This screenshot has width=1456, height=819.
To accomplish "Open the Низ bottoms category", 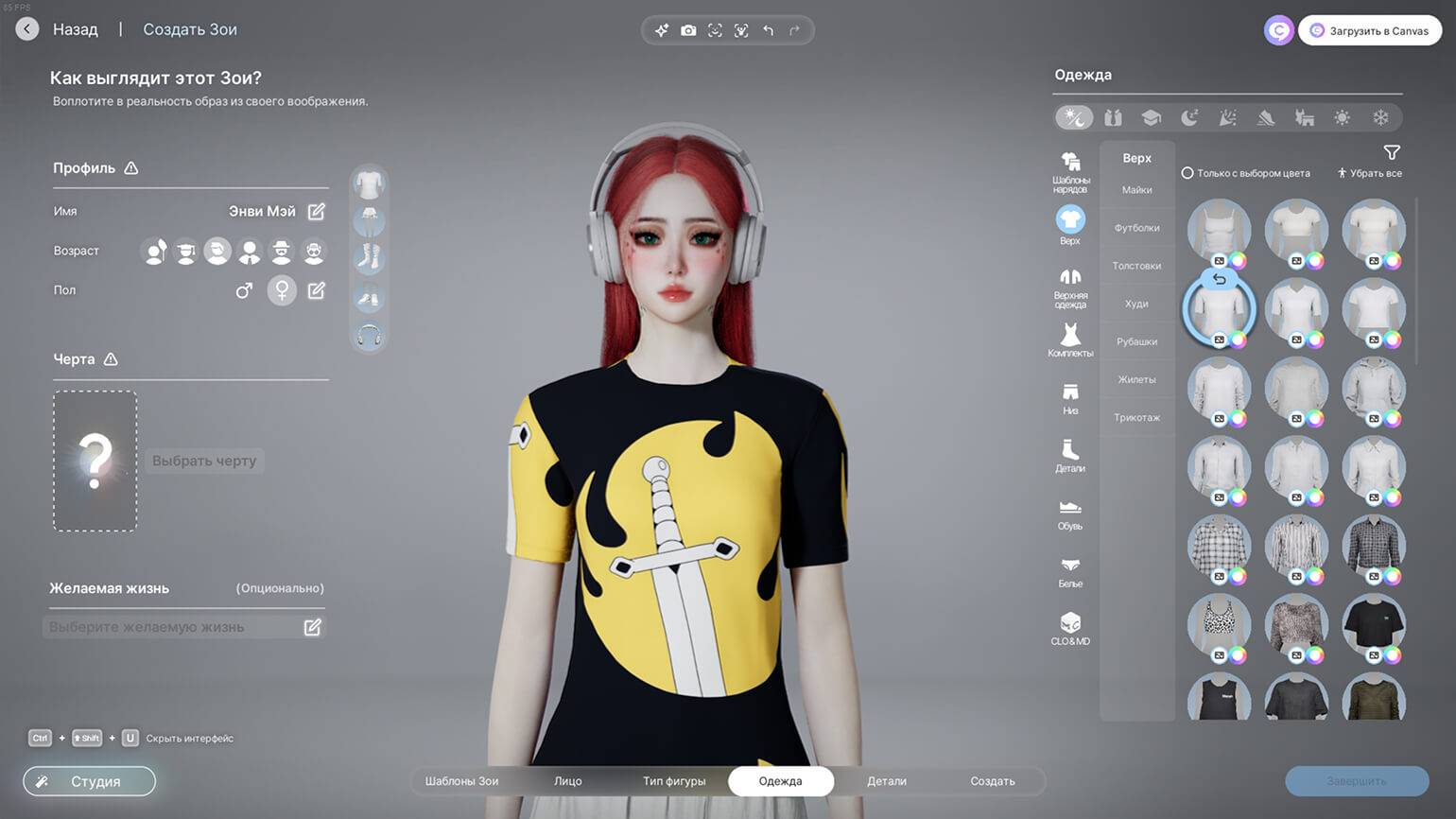I will tap(1070, 398).
